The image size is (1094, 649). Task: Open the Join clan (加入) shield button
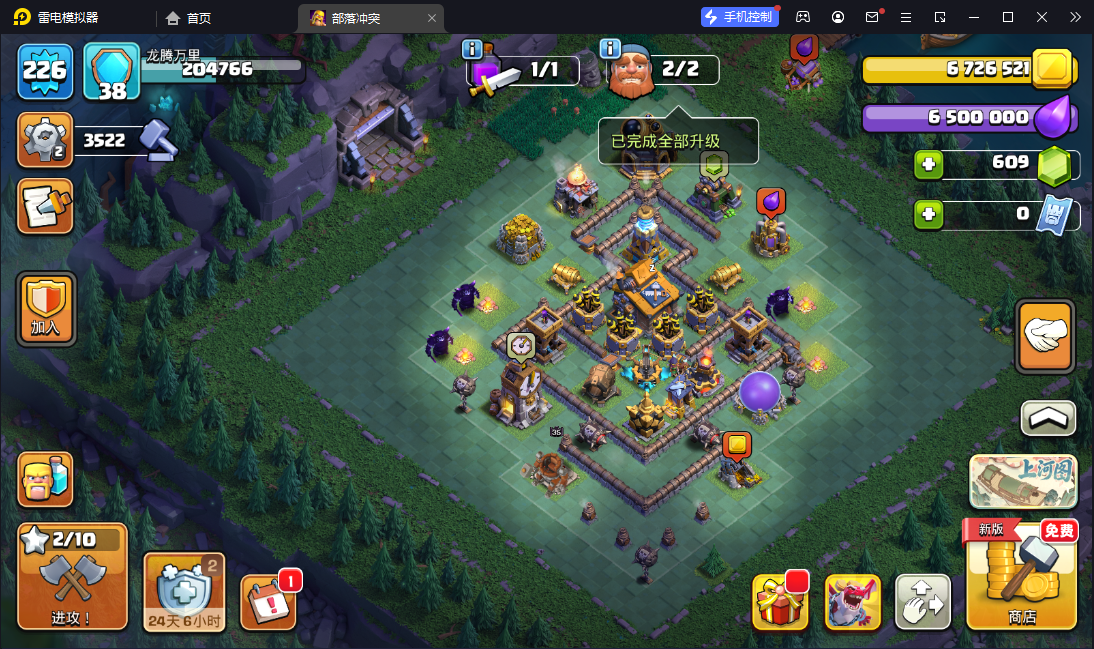(x=45, y=310)
